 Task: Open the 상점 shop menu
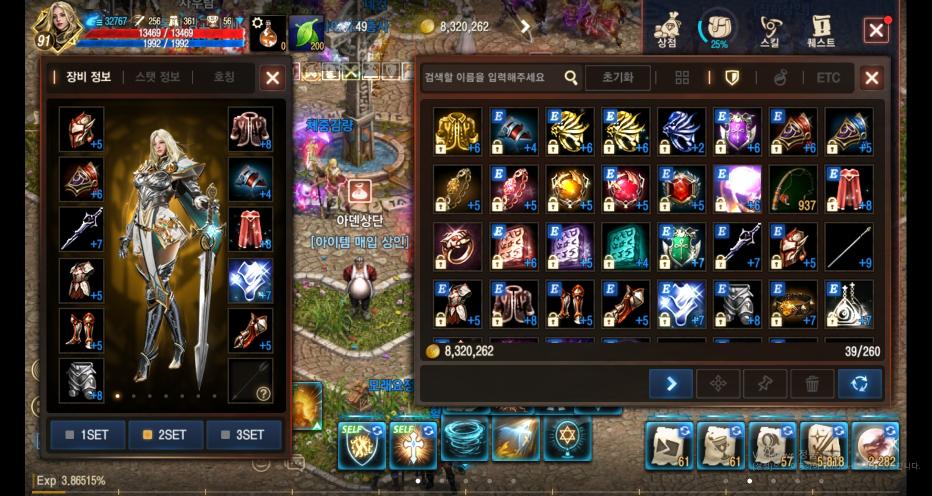tap(667, 32)
